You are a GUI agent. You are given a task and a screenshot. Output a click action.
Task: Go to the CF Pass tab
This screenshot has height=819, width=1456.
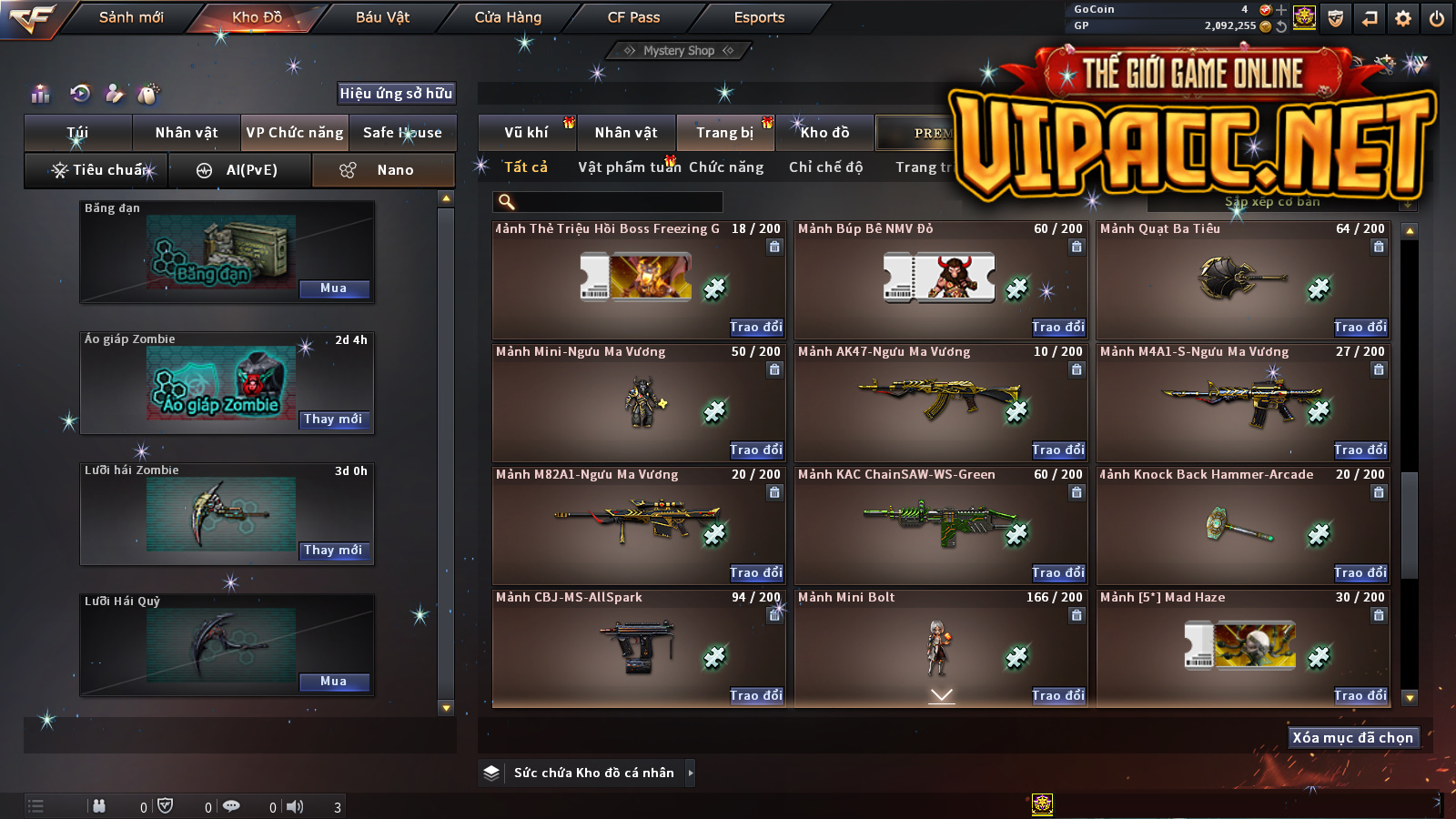633,17
